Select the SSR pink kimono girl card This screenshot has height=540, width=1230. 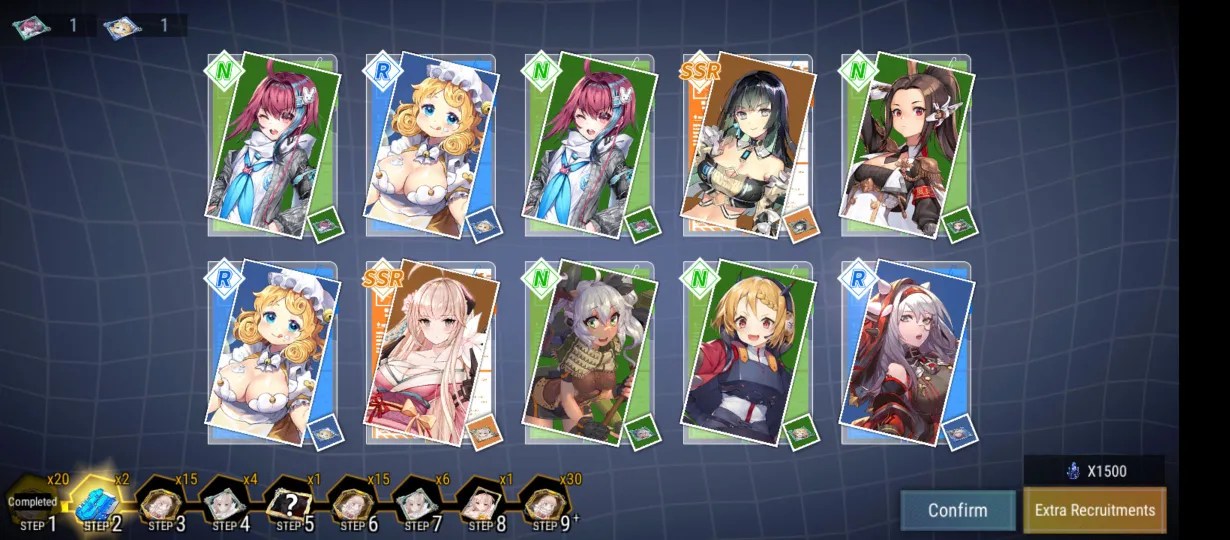click(428, 353)
